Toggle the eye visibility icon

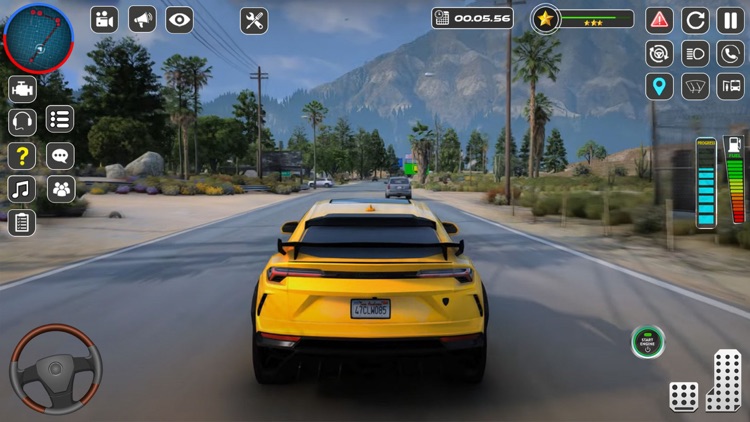coord(179,19)
